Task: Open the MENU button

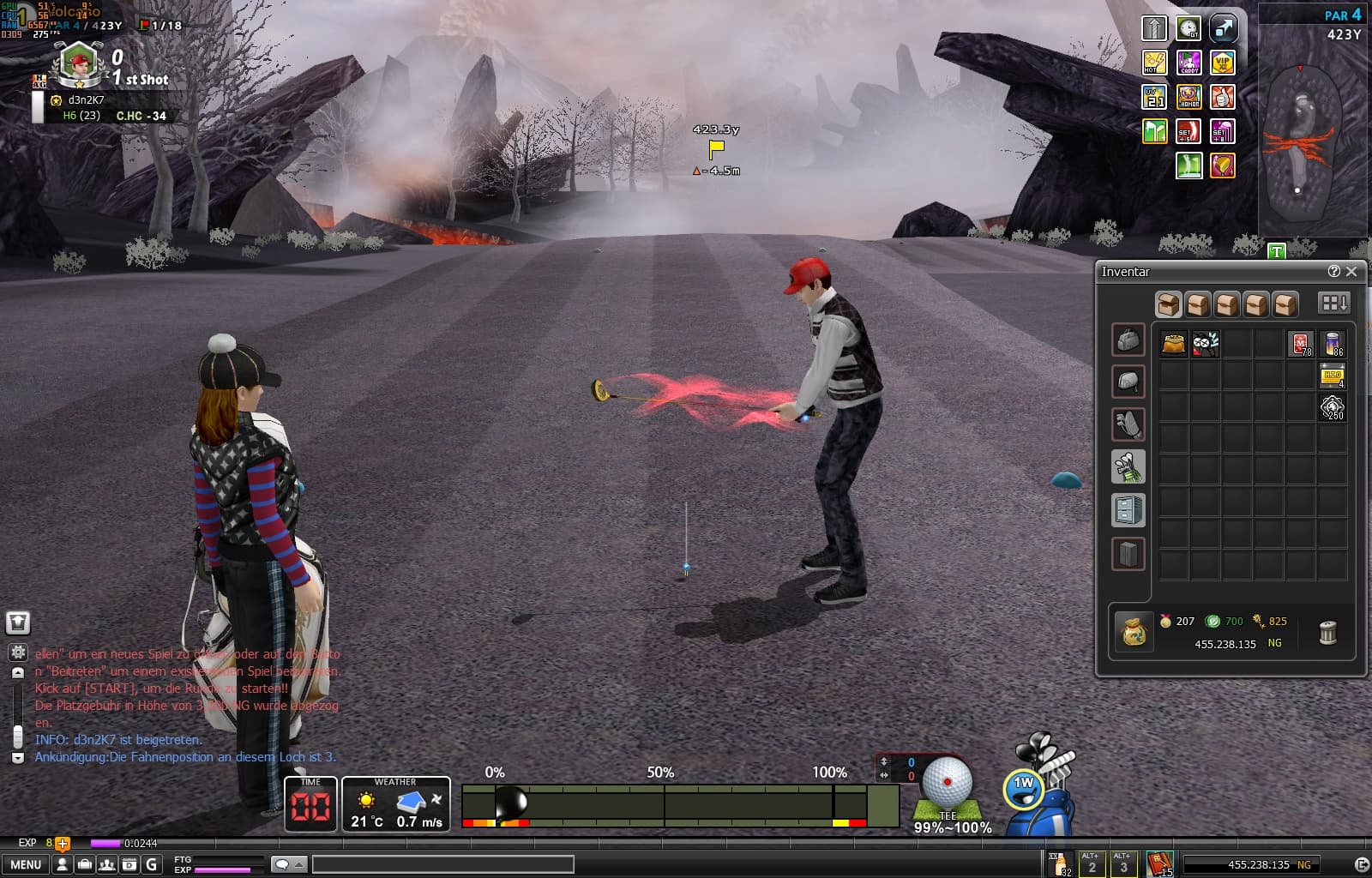Action: [26, 864]
